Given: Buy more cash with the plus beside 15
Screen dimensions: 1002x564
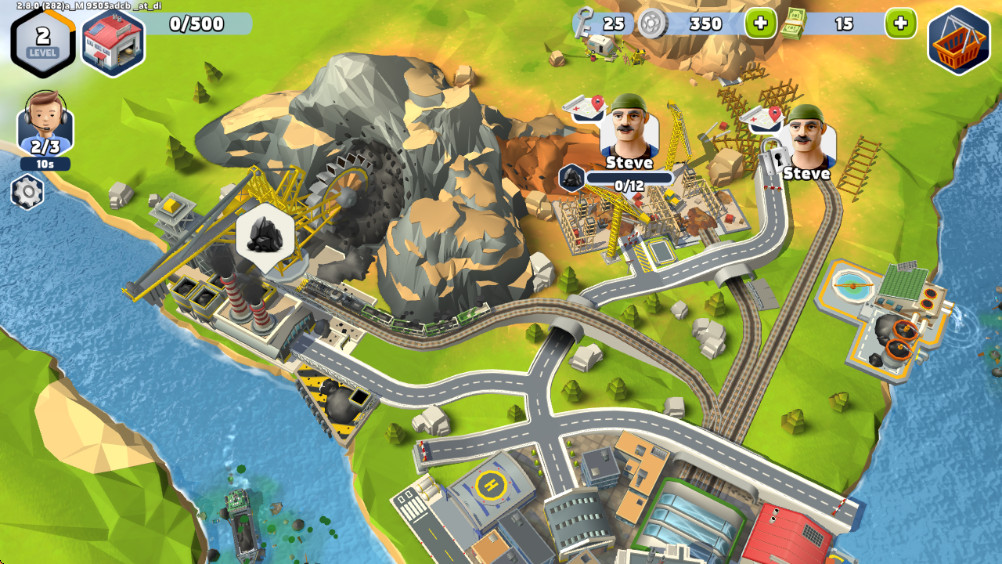Looking at the screenshot, I should click(900, 23).
